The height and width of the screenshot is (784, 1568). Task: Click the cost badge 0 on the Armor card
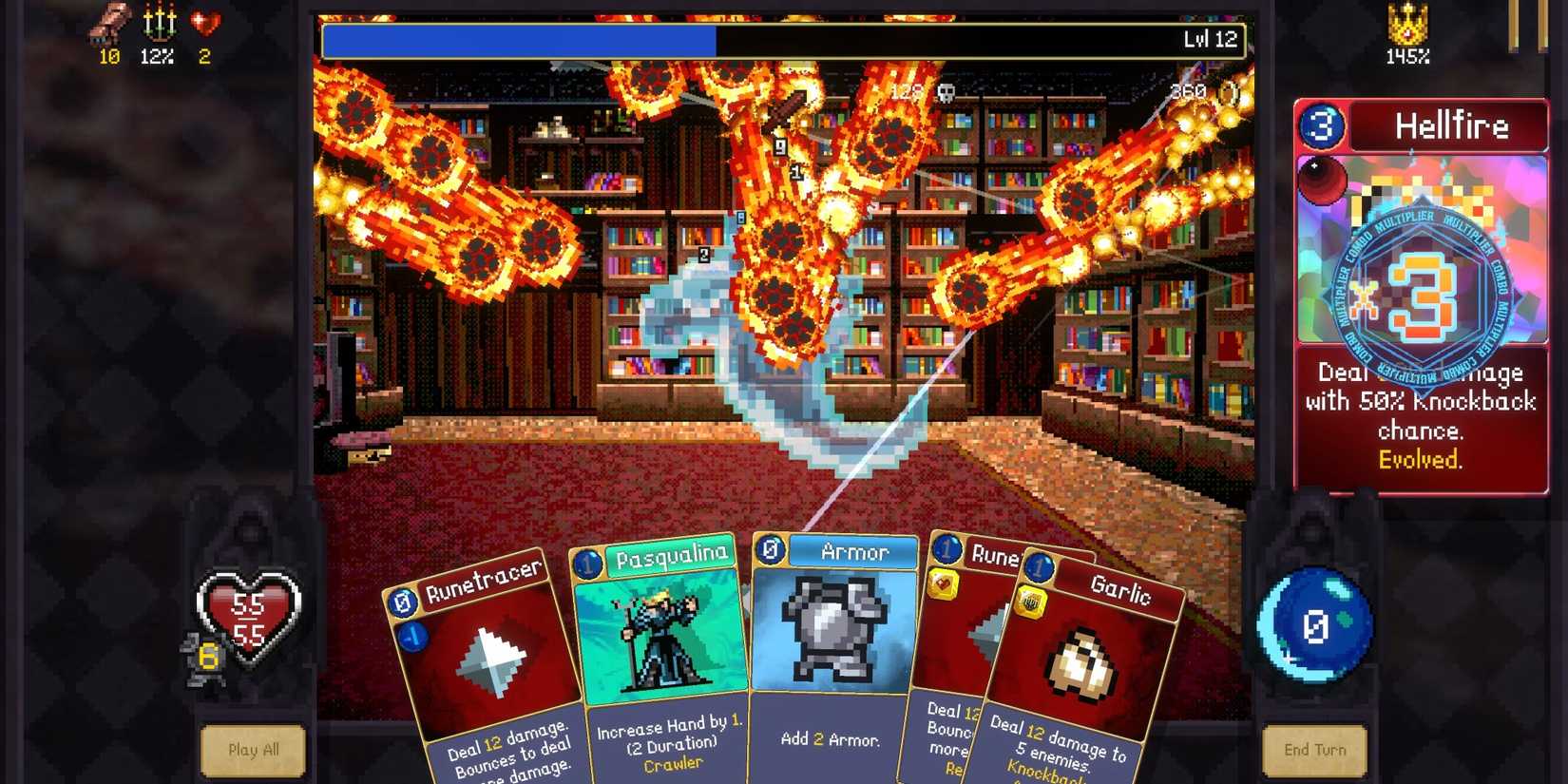[x=769, y=549]
